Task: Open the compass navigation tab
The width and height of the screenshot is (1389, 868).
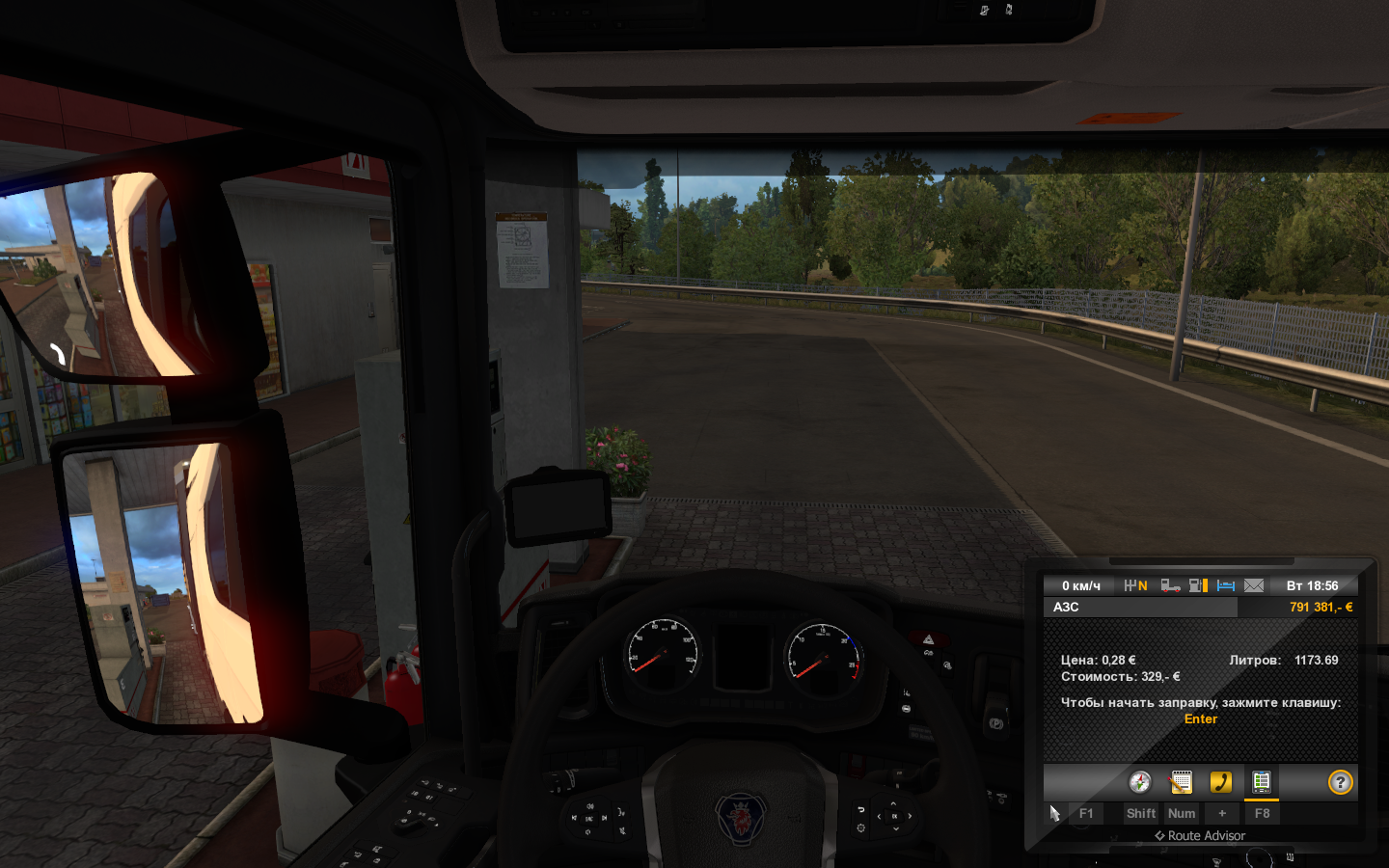Action: pos(1140,782)
